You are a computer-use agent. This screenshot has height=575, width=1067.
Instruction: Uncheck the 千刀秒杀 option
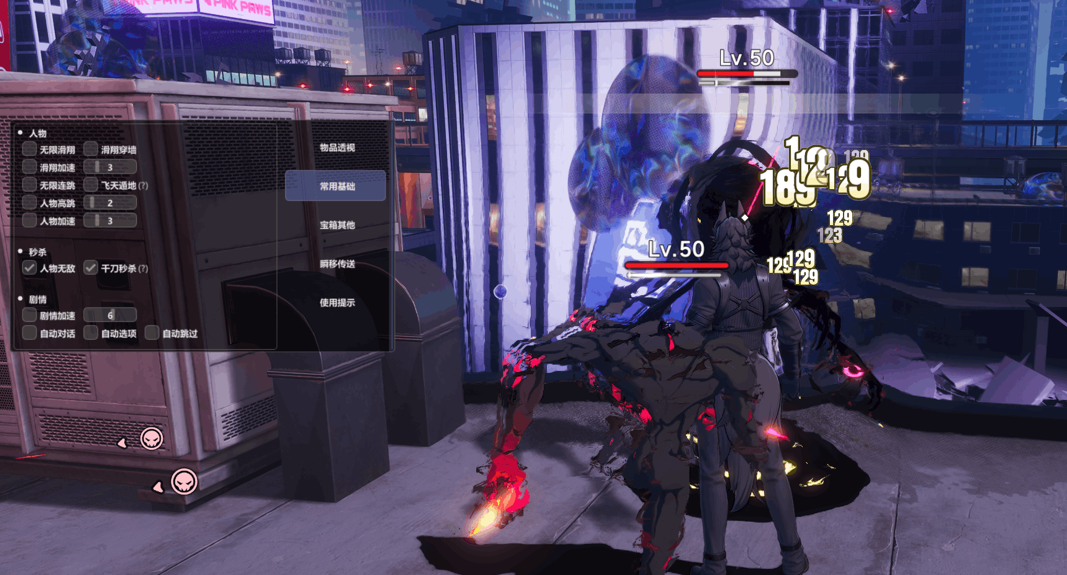pos(91,268)
